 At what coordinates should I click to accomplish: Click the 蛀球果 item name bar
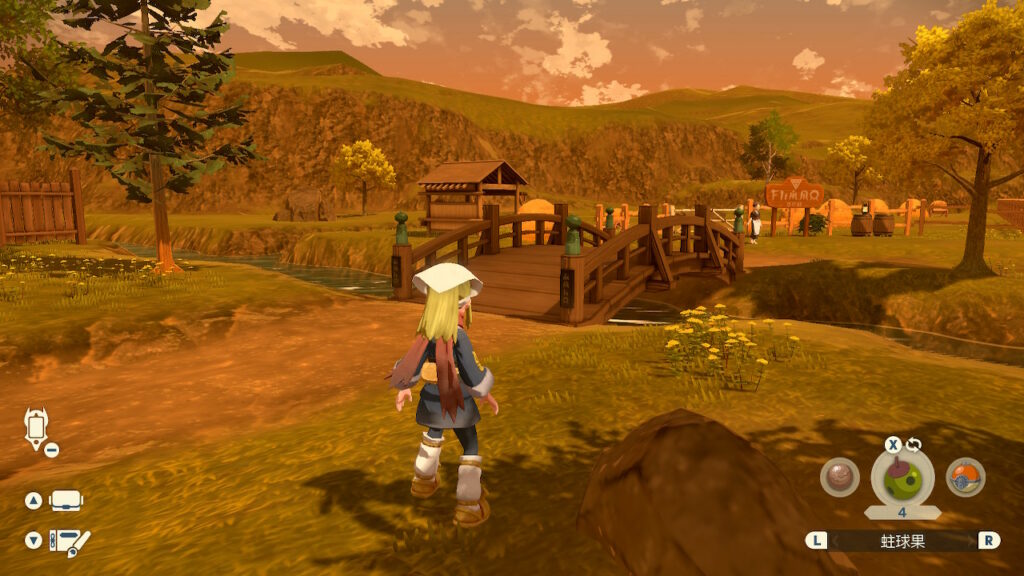coord(902,540)
